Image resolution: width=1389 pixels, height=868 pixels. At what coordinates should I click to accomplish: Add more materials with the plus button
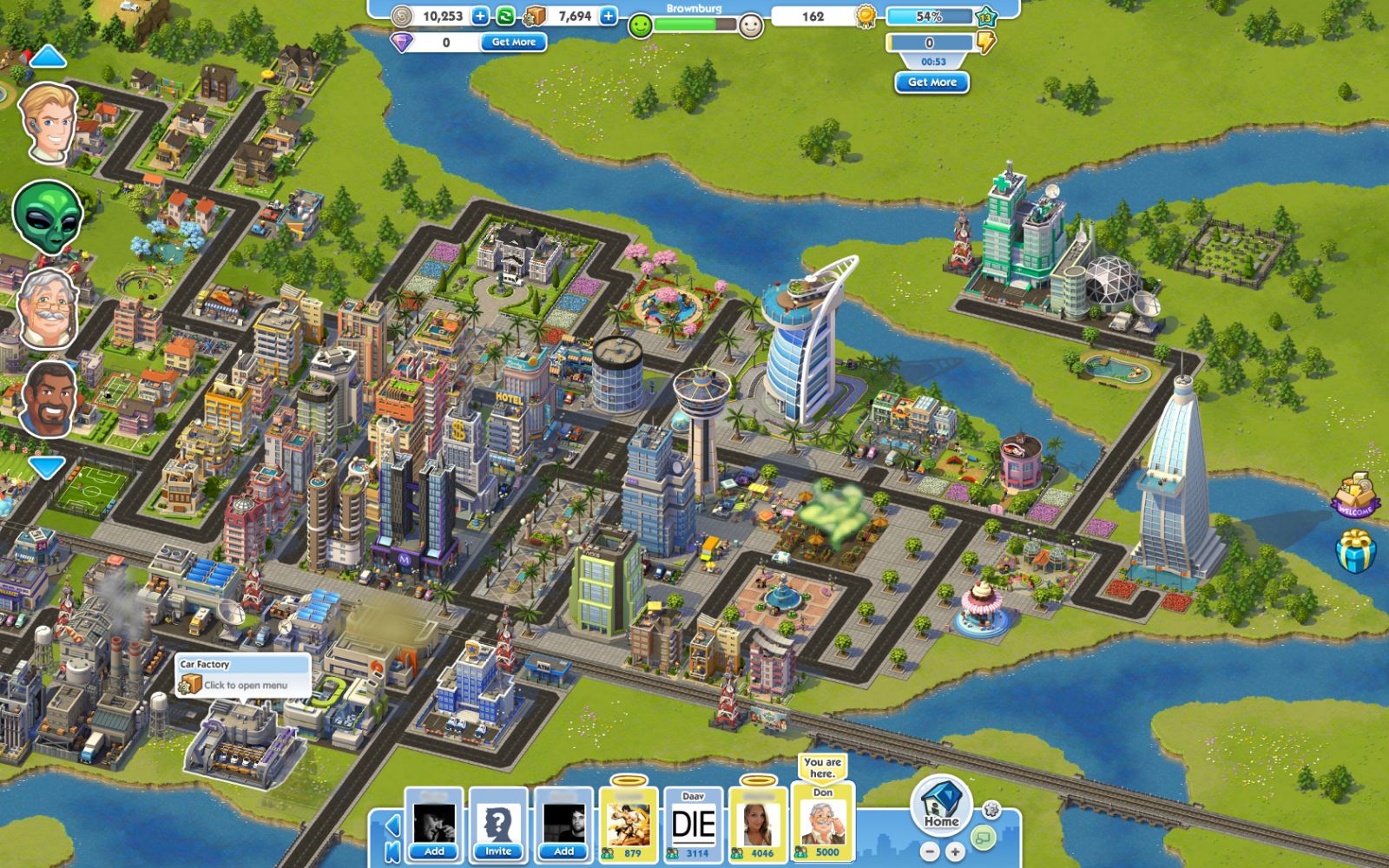609,16
